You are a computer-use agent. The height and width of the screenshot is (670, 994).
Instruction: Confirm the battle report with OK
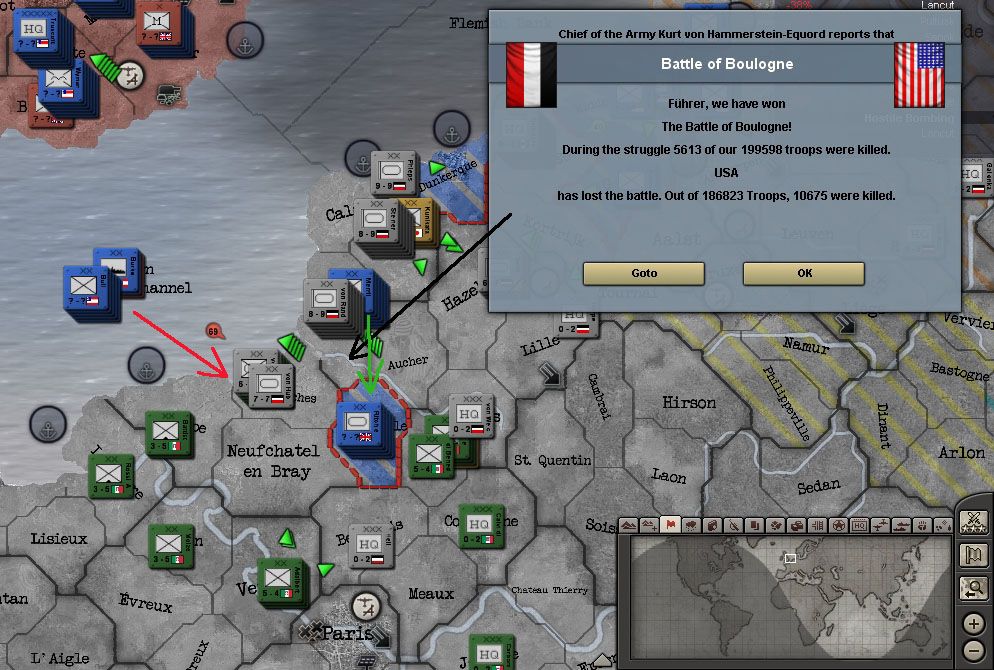pos(803,273)
